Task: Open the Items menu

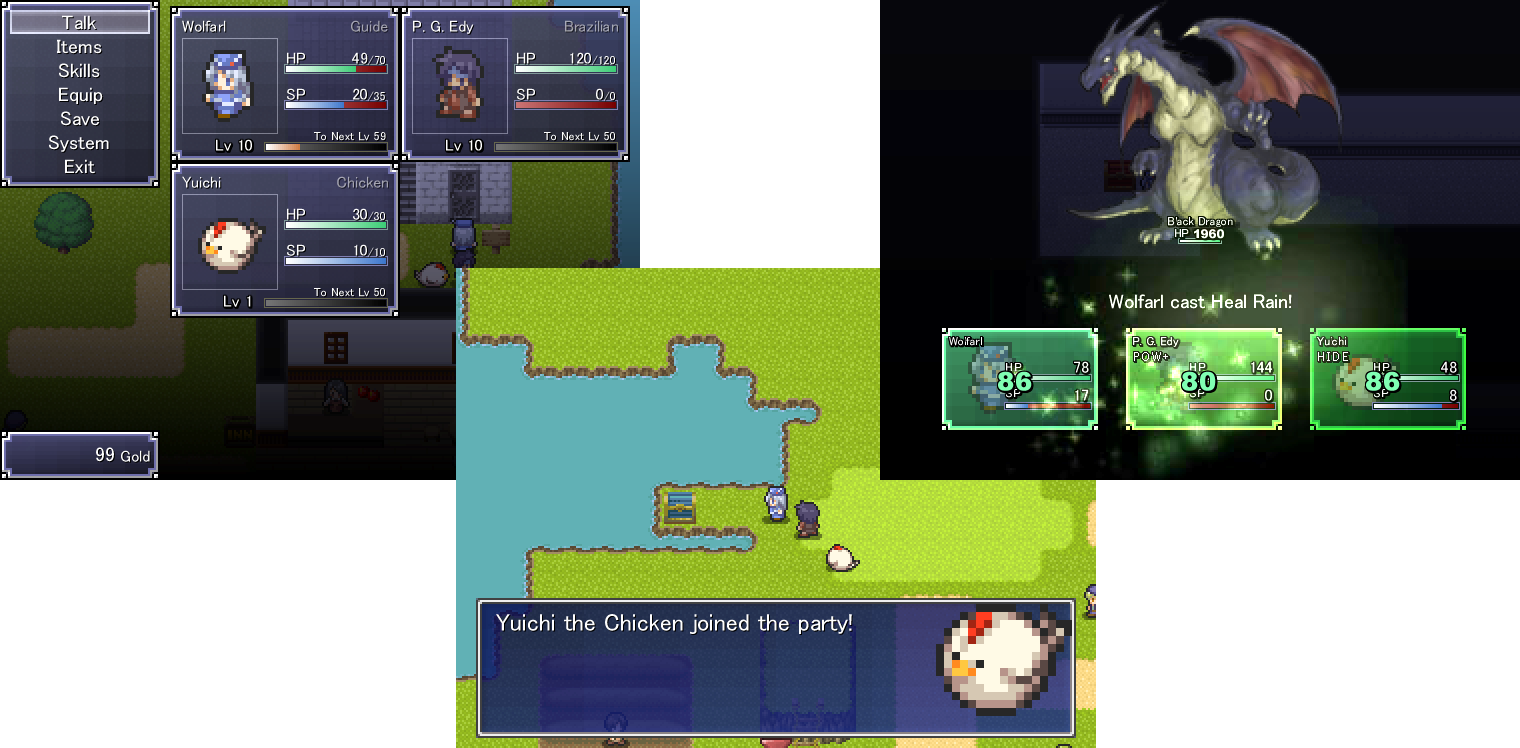Action: pos(79,46)
